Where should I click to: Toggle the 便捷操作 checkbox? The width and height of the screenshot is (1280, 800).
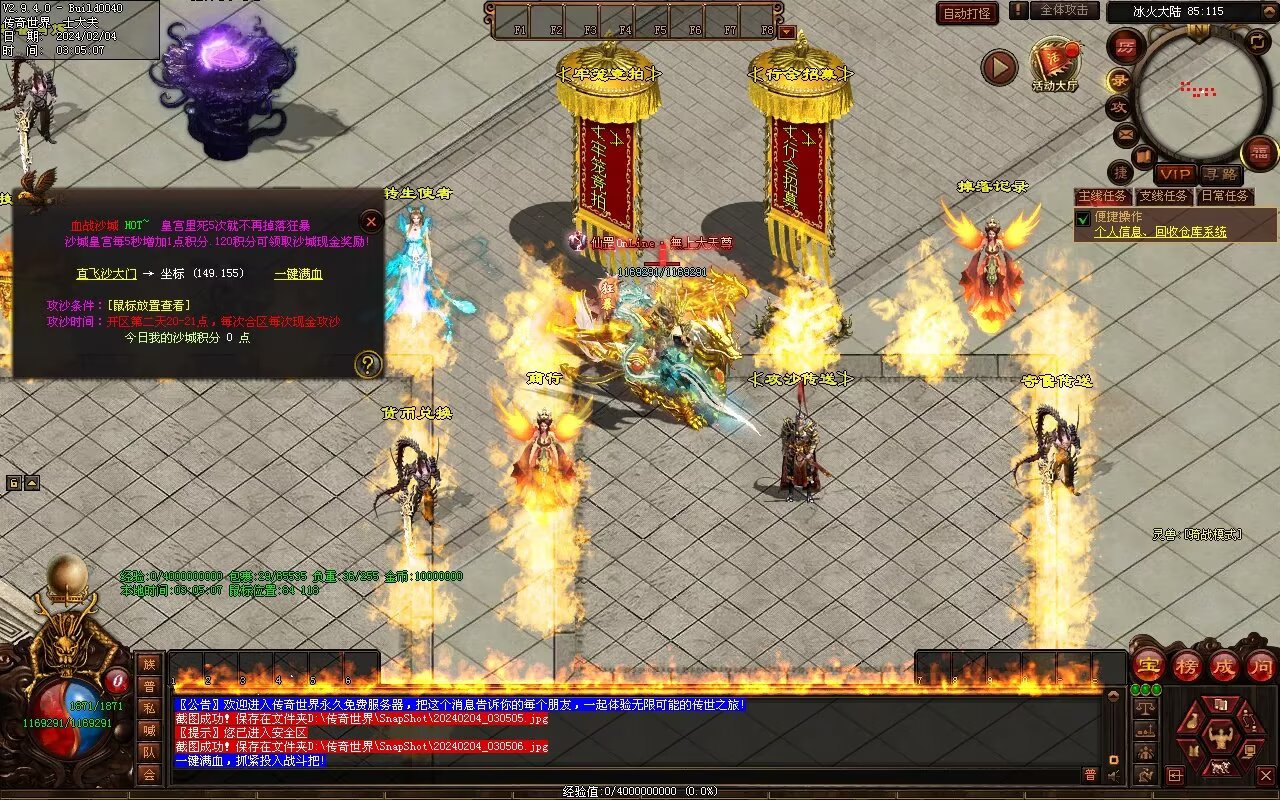click(x=1082, y=218)
